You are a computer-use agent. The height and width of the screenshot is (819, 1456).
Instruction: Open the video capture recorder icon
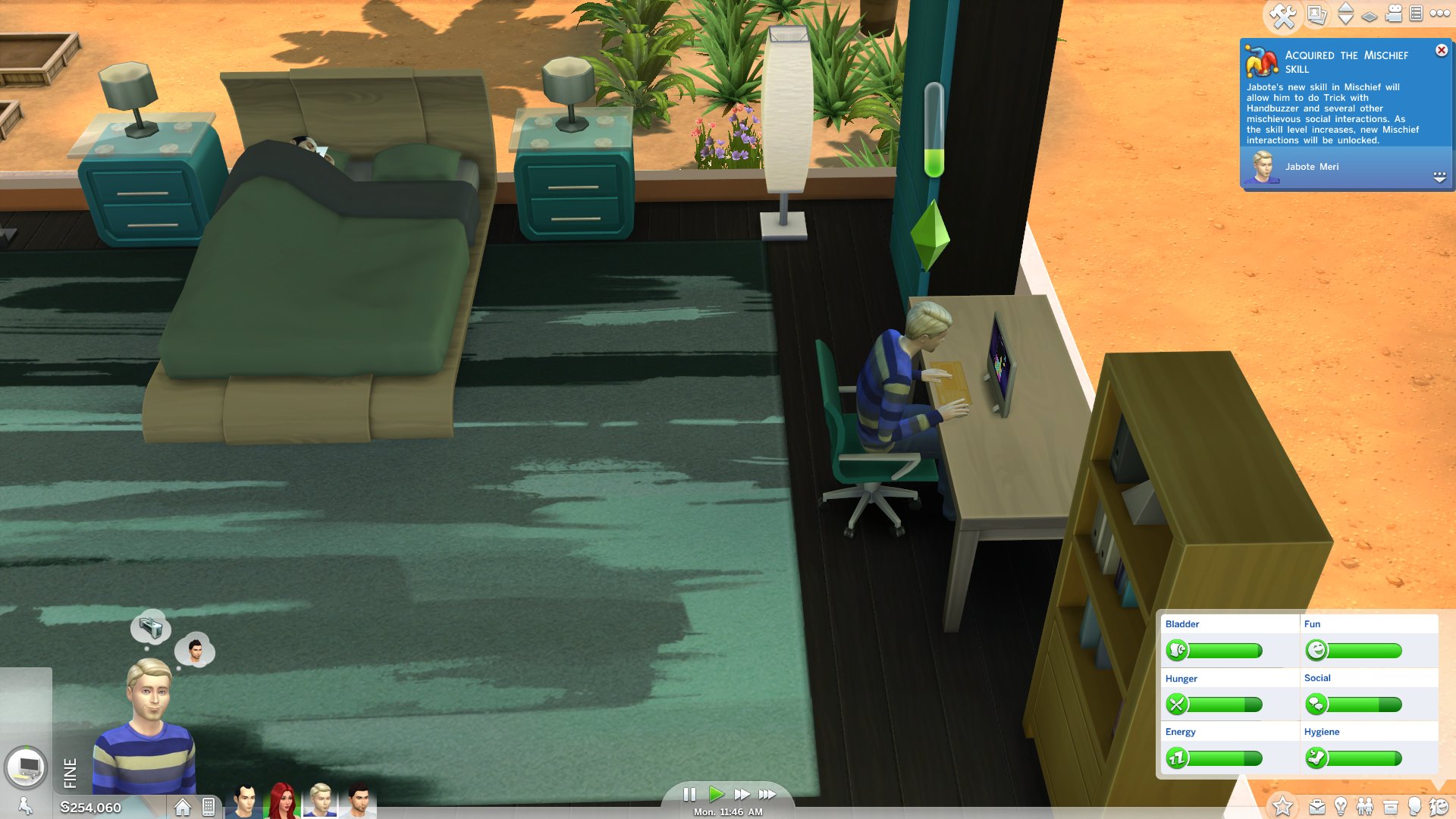(x=1393, y=13)
